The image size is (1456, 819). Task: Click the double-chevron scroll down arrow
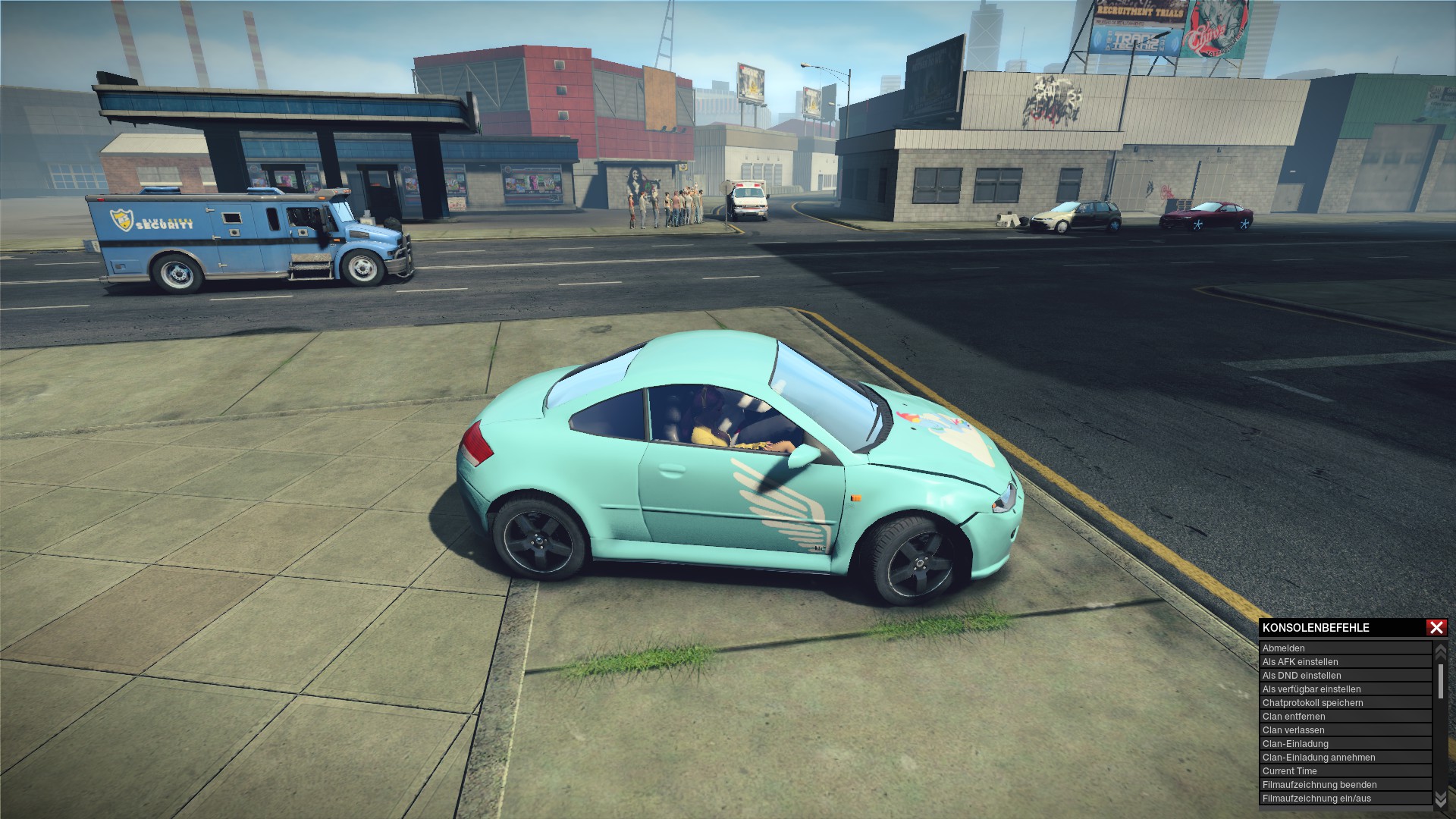(1439, 799)
